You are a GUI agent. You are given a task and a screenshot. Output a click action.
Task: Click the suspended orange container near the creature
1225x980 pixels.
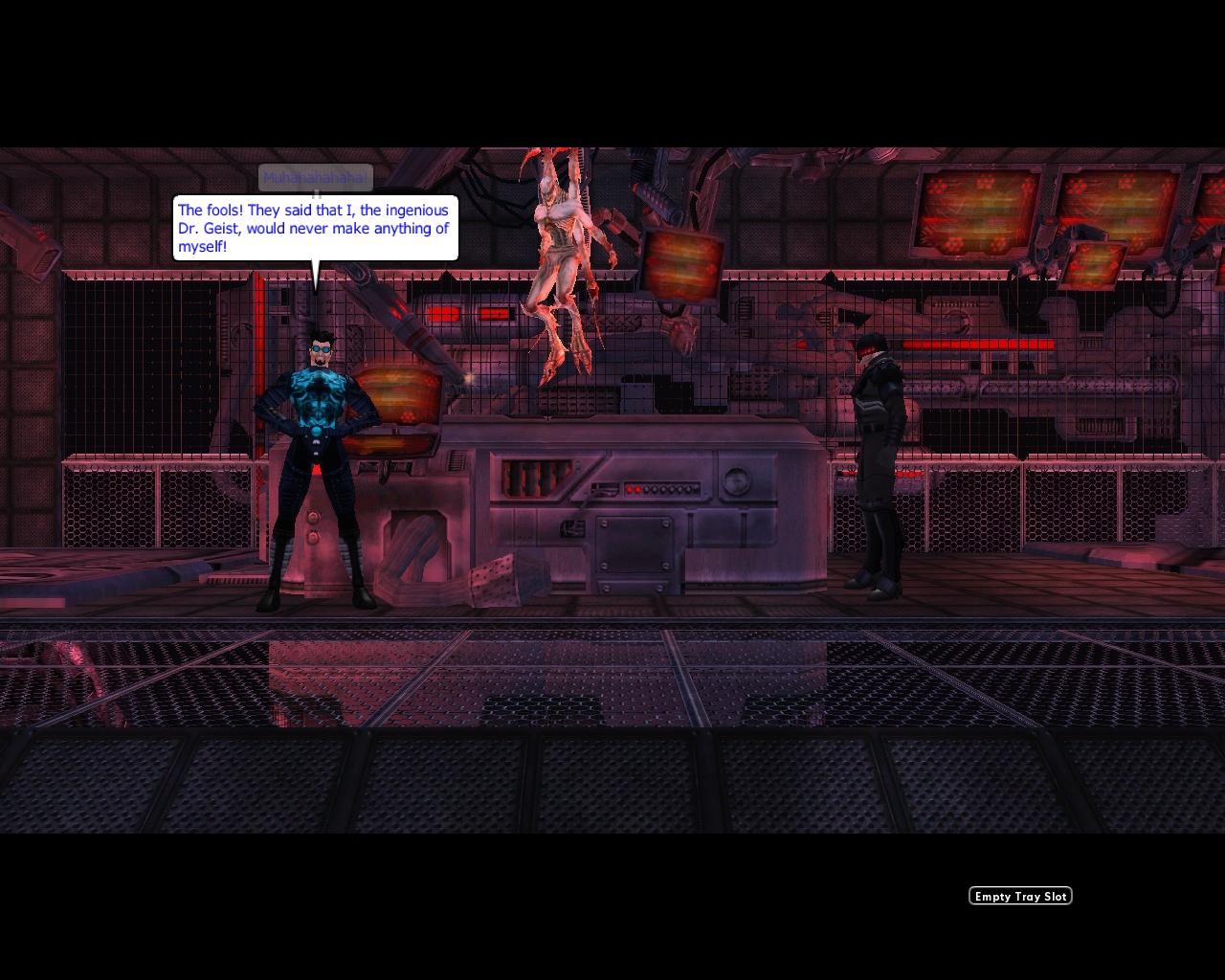681,263
